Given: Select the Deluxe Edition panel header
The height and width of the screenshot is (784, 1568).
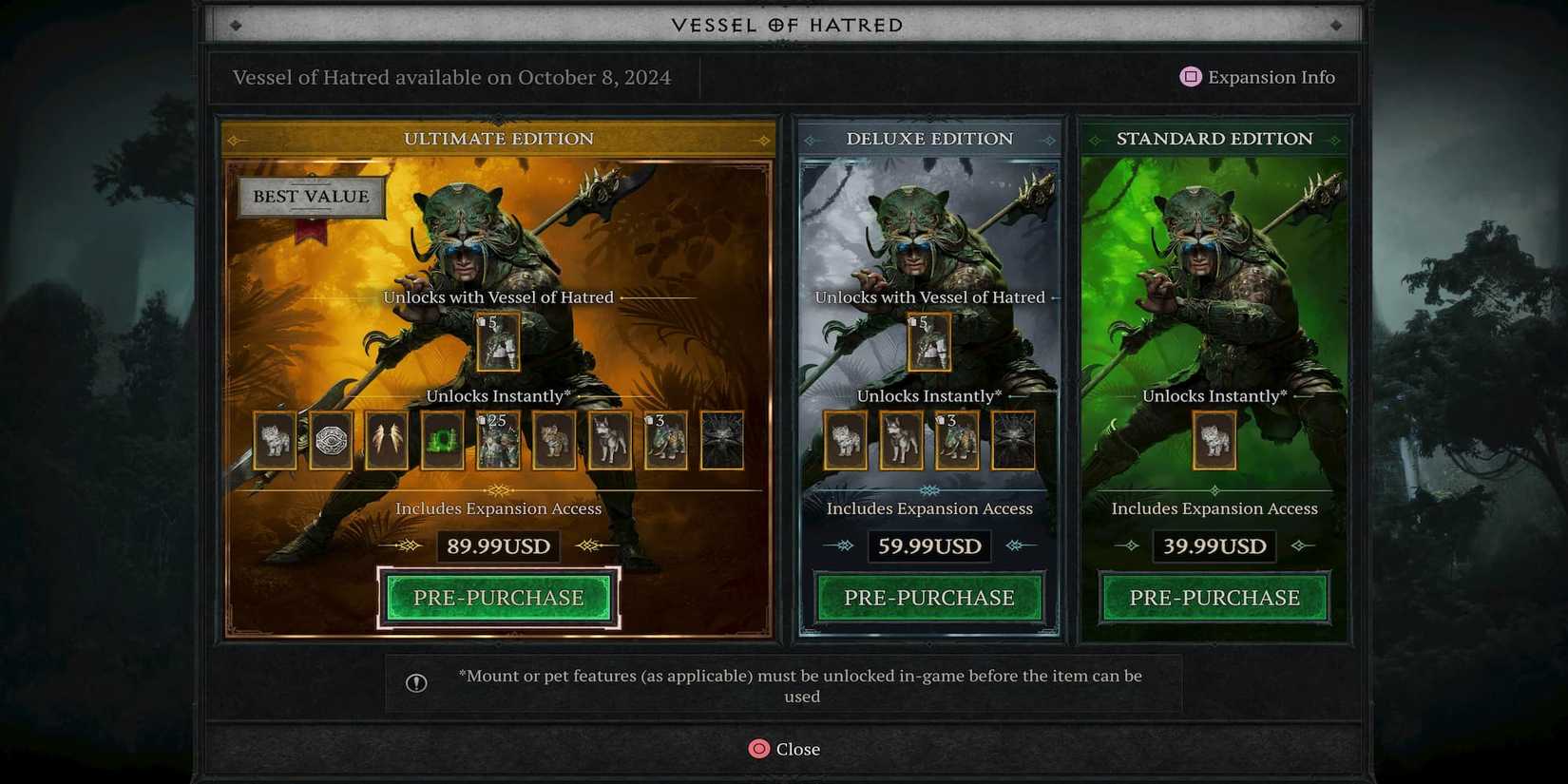Looking at the screenshot, I should (928, 139).
